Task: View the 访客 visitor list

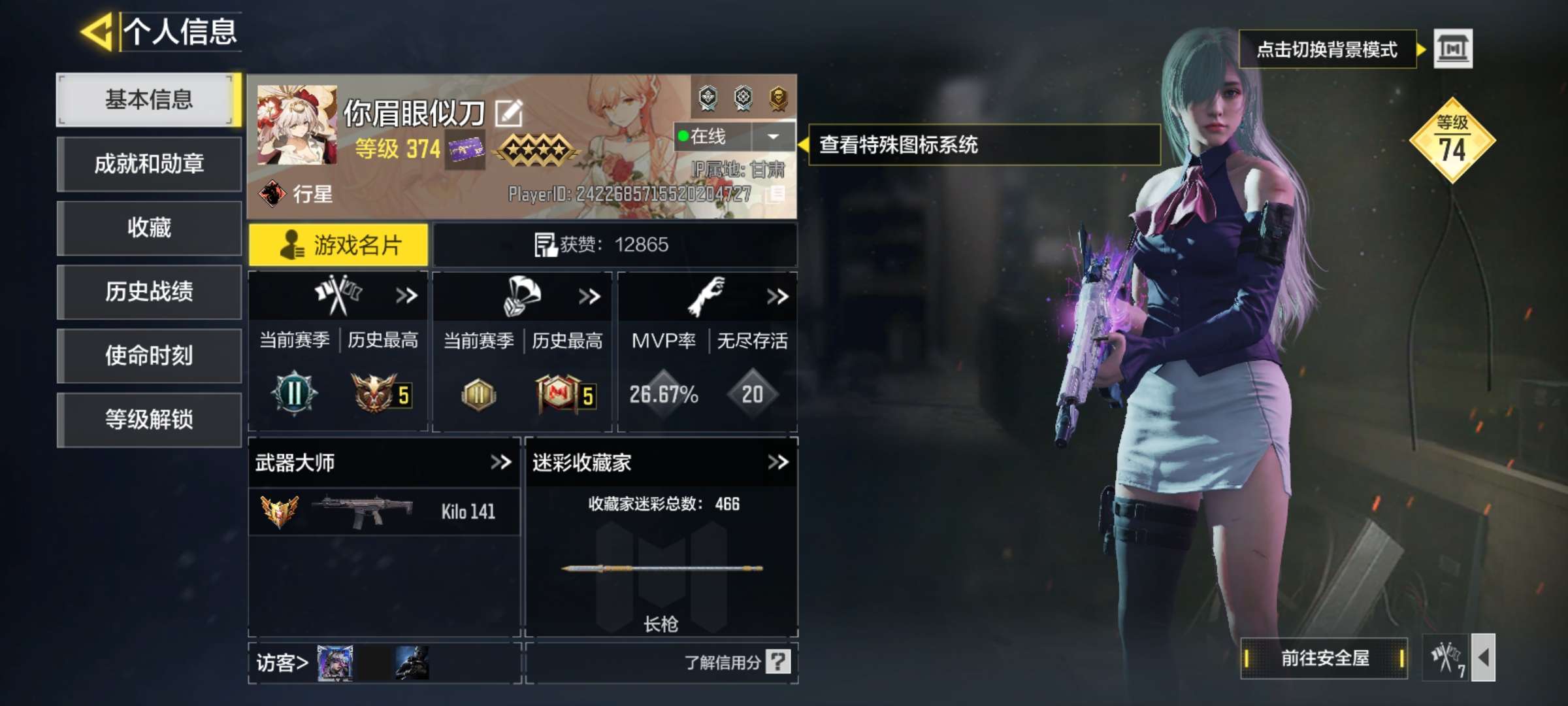Action: click(282, 663)
